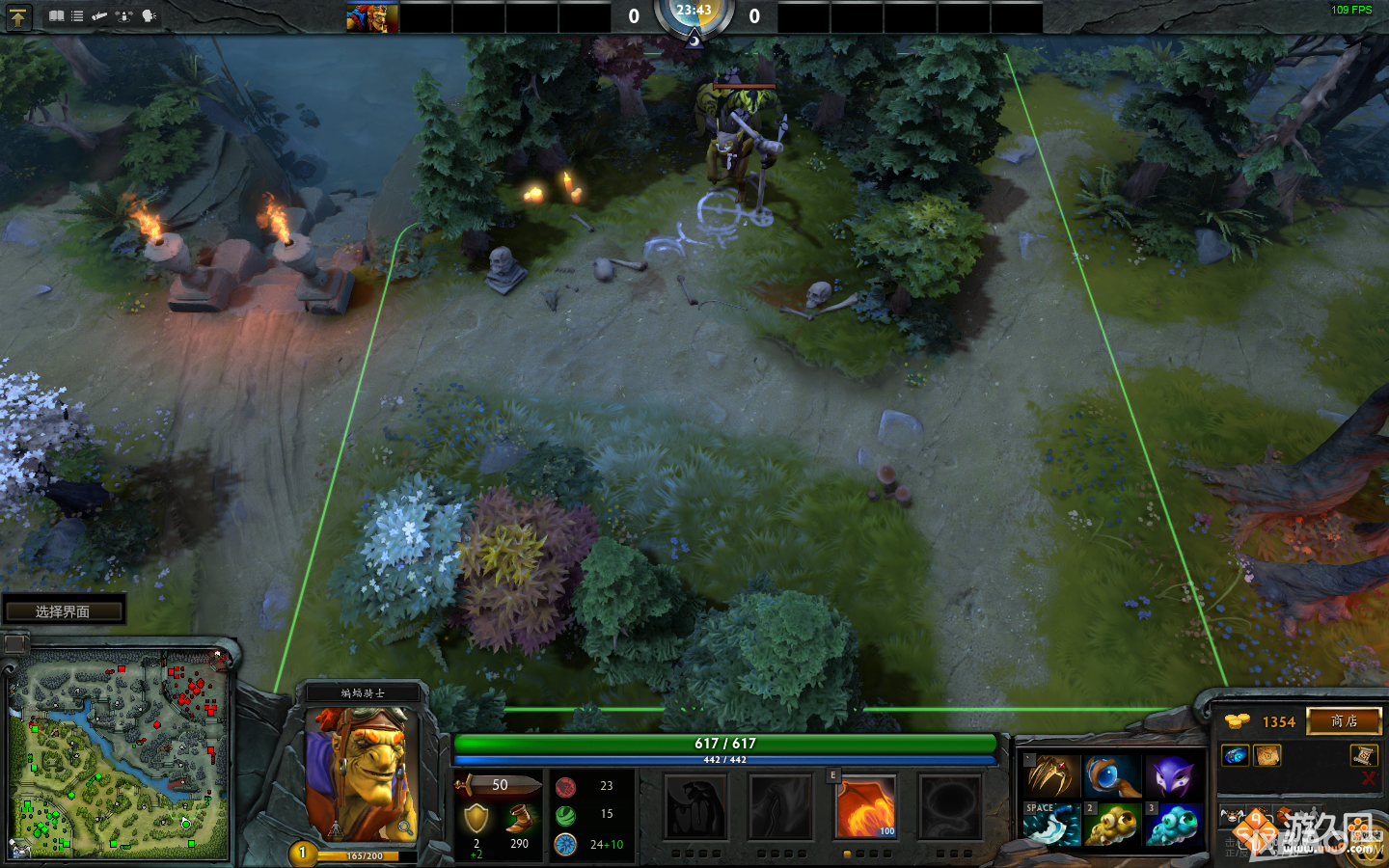Screen dimensions: 1389x868
Task: Click the 蝙蝠骑士 hero portrait
Action: [x=367, y=772]
